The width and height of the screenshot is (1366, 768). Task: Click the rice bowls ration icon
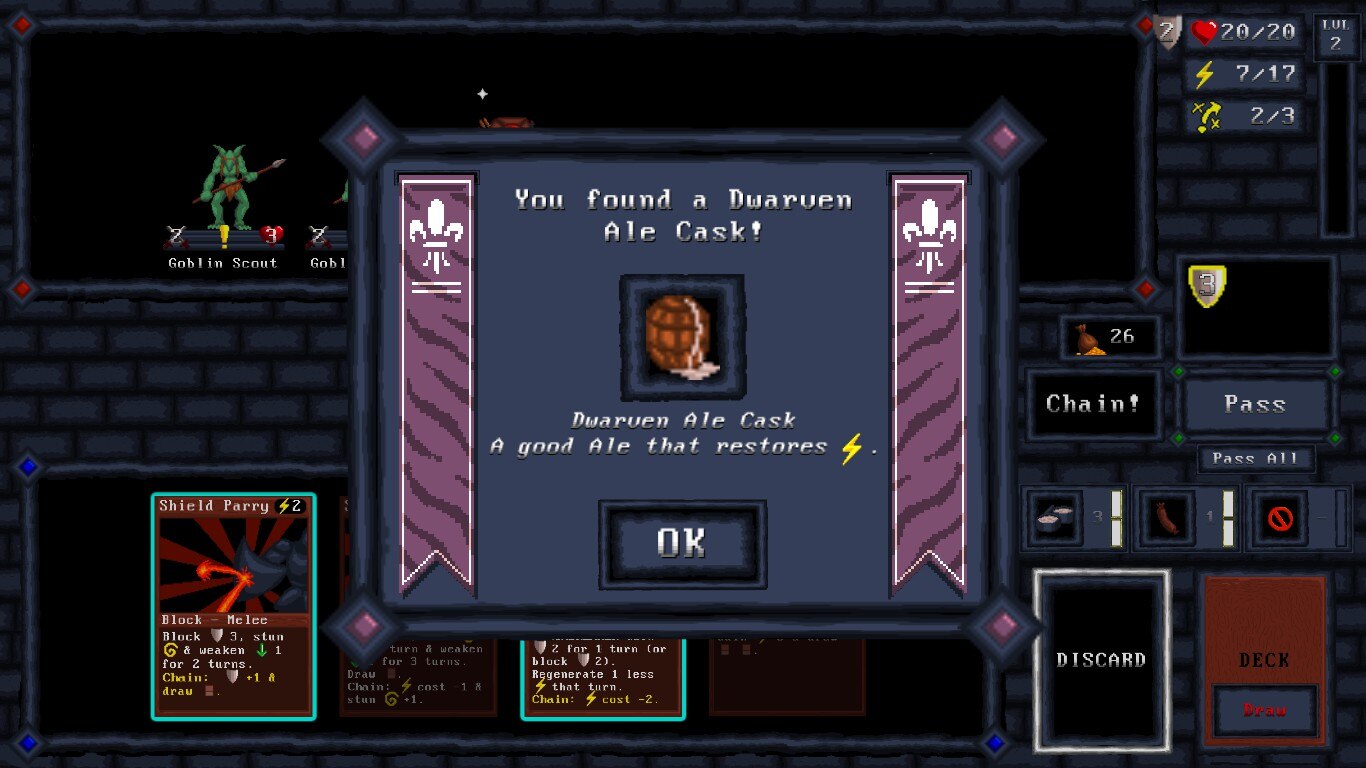point(1053,518)
